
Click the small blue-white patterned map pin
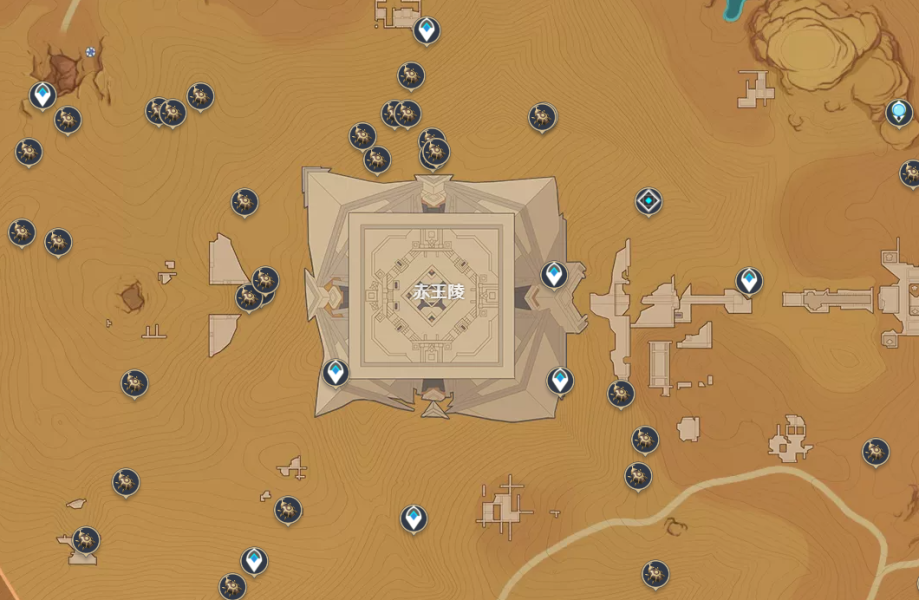click(91, 51)
